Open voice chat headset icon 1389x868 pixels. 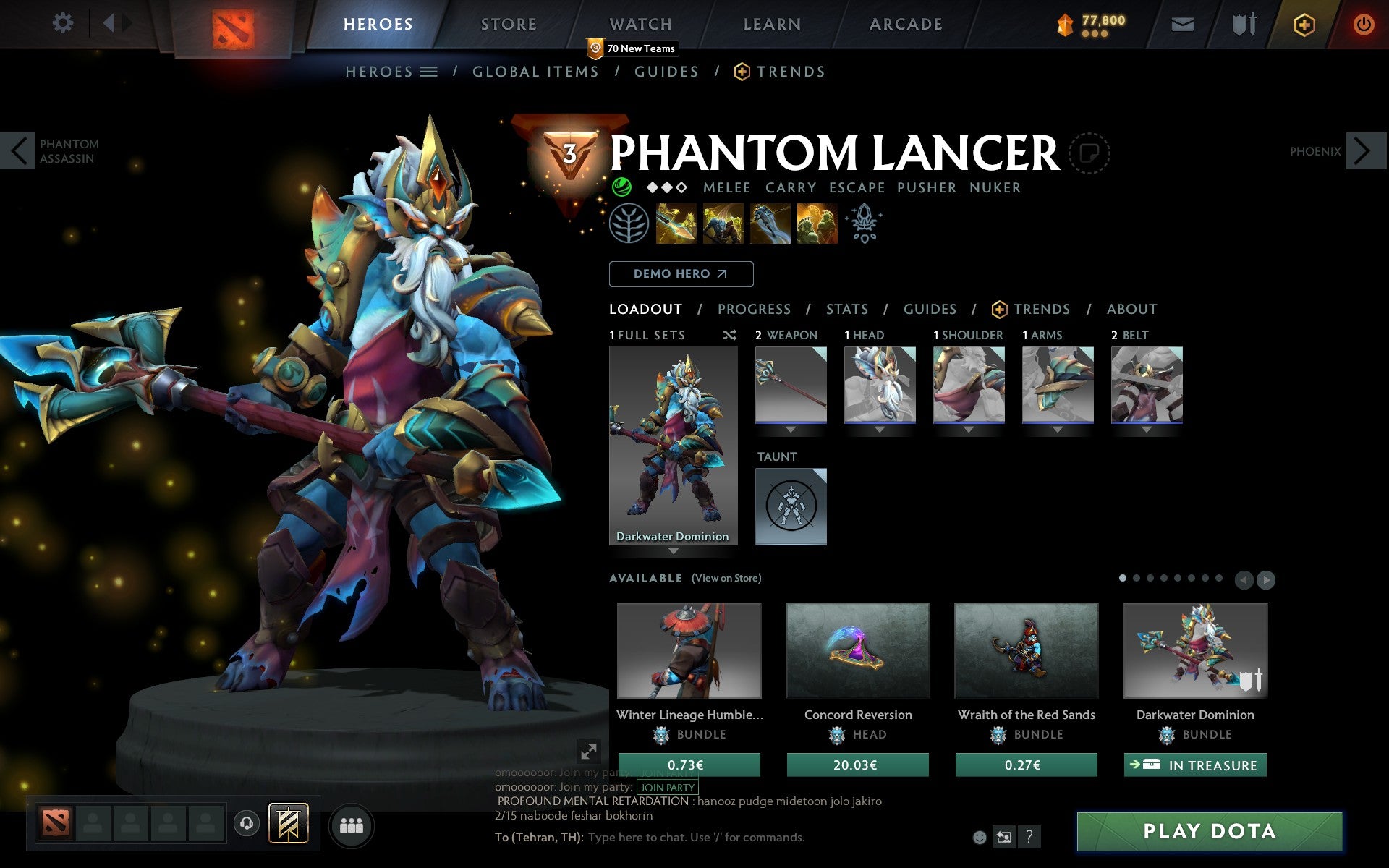(x=245, y=824)
